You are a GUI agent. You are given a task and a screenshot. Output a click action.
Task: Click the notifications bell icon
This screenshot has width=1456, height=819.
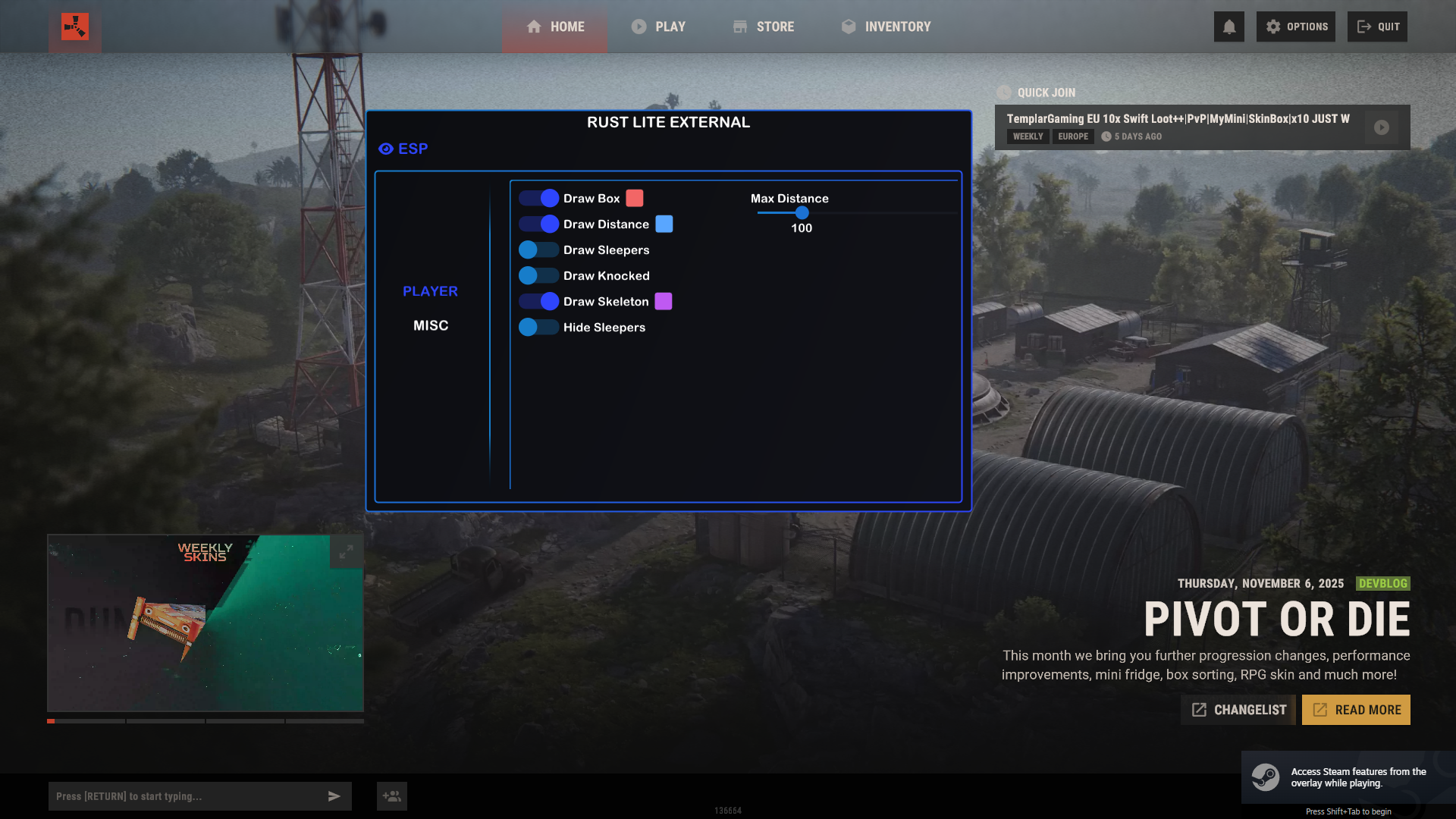point(1229,27)
